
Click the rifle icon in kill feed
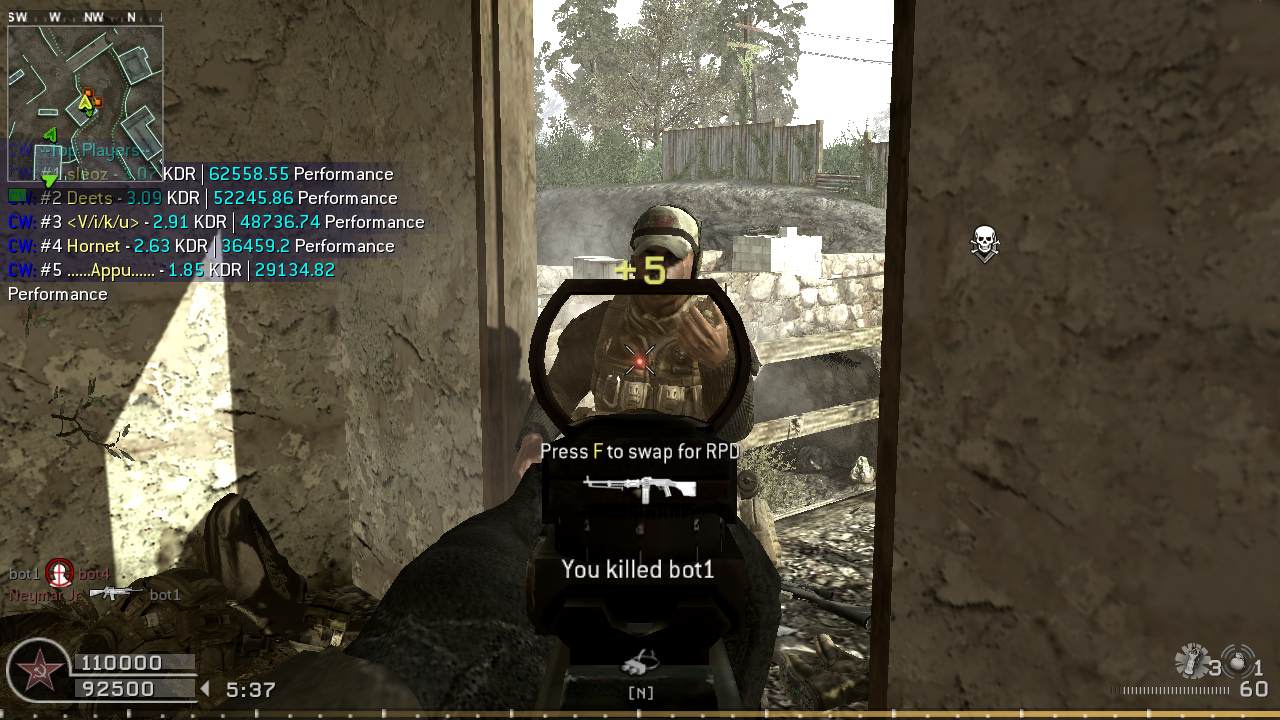[x=117, y=593]
